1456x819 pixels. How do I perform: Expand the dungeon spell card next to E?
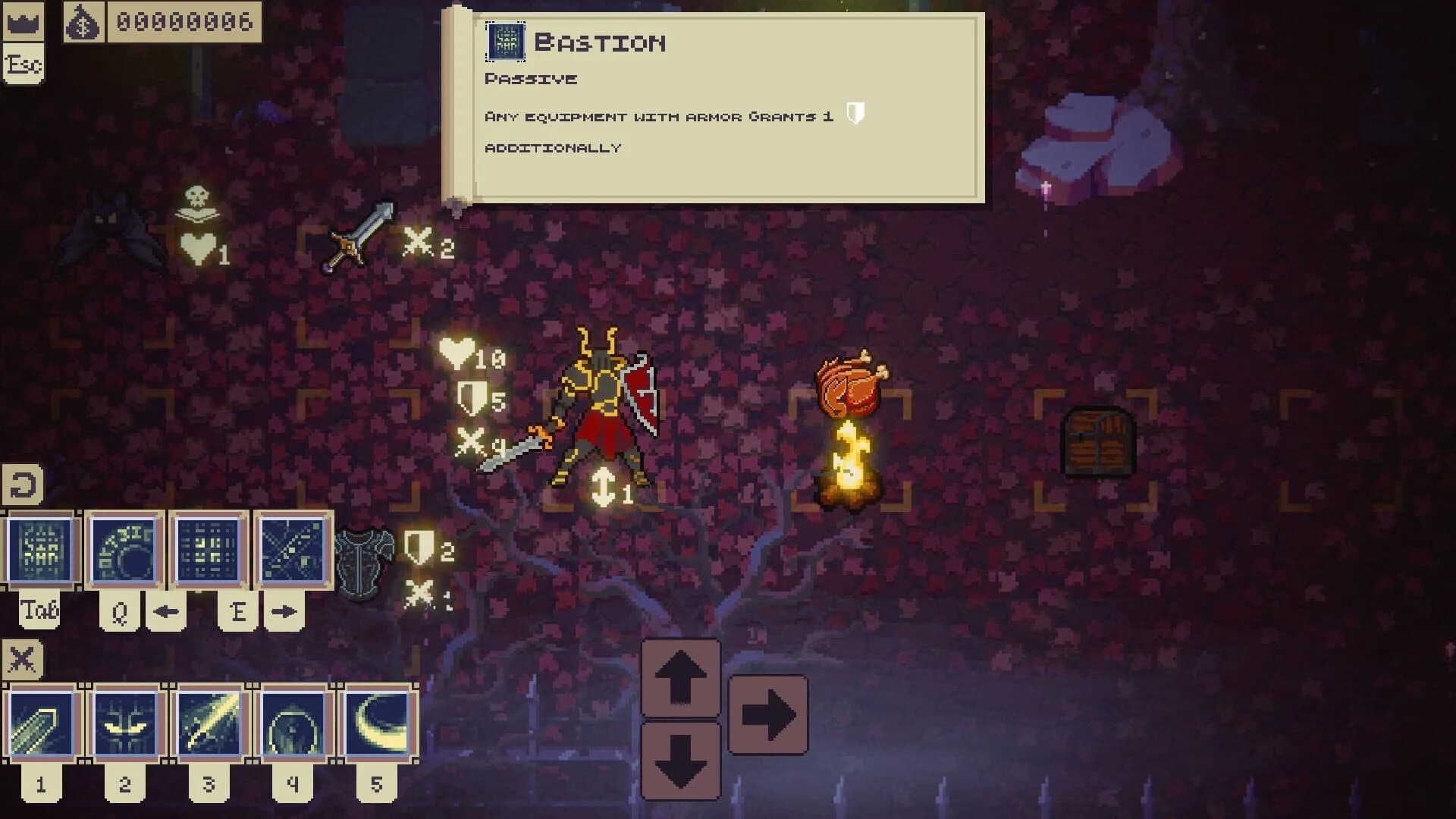click(292, 550)
